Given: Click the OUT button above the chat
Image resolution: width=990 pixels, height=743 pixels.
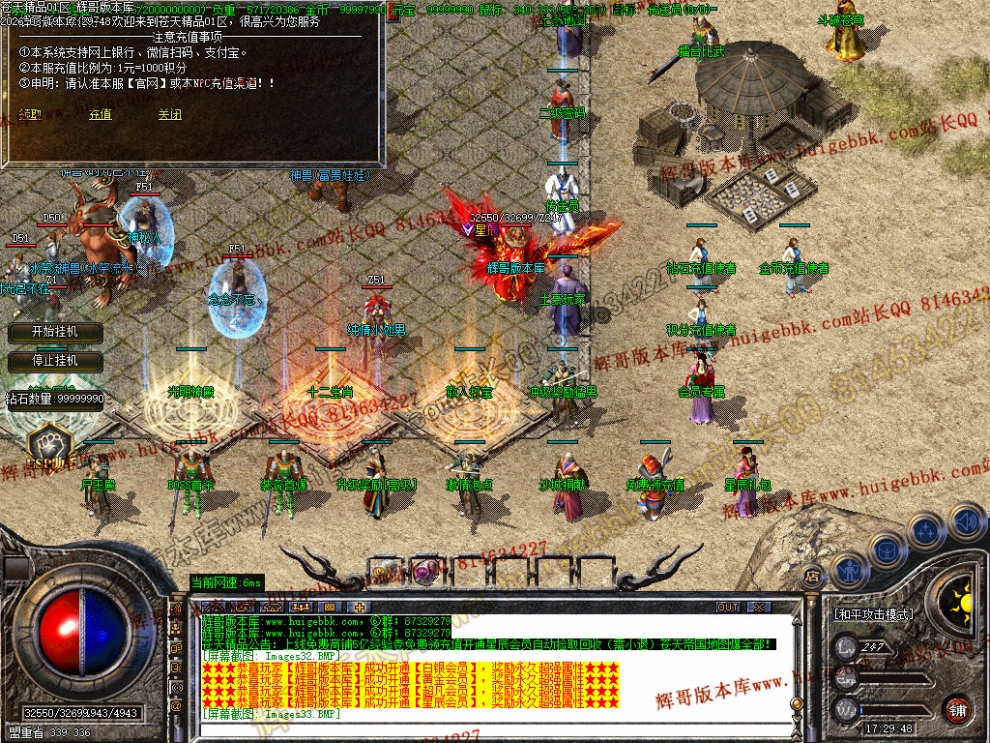Looking at the screenshot, I should pyautogui.click(x=729, y=607).
